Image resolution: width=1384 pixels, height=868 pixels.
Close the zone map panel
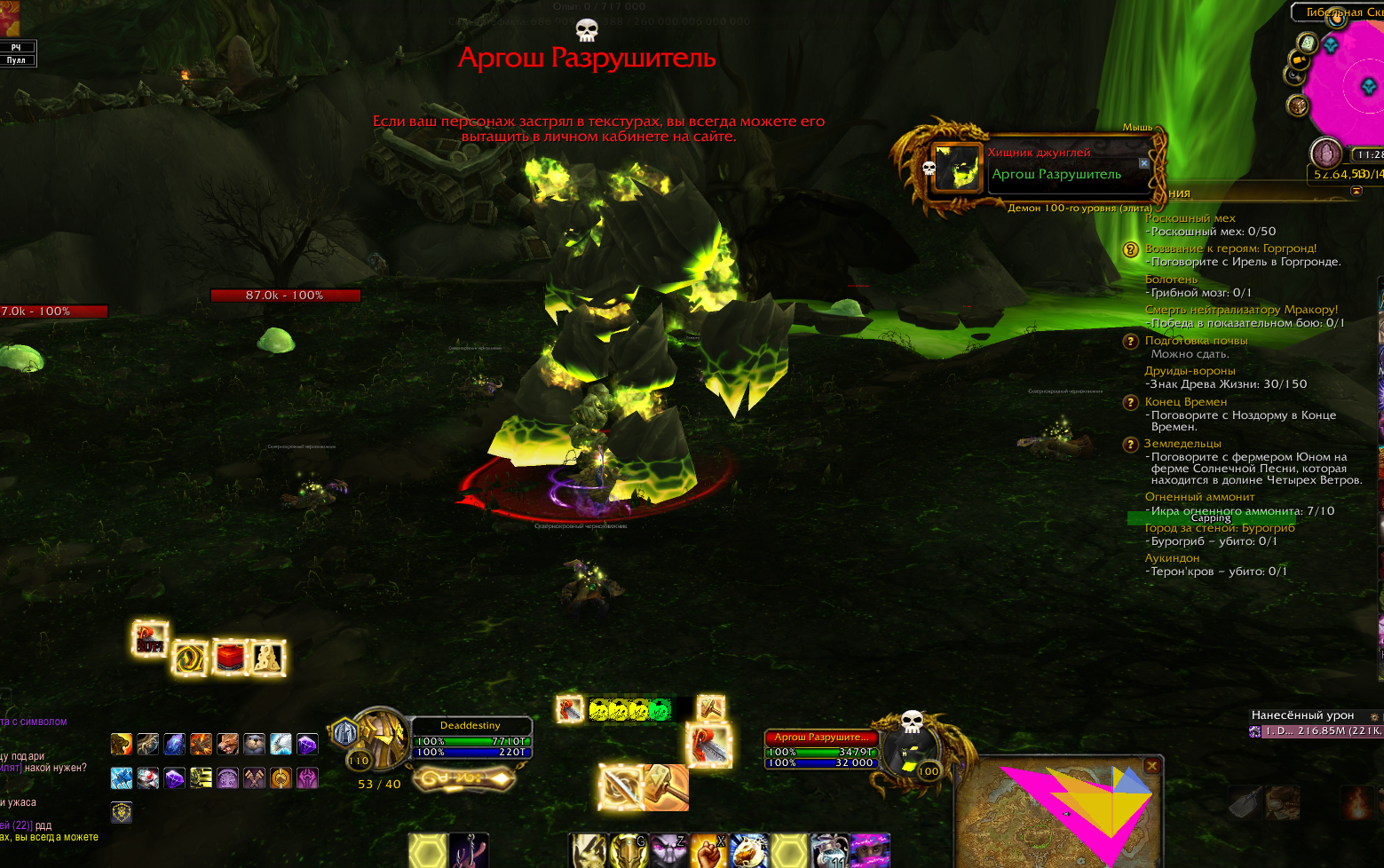1151,766
